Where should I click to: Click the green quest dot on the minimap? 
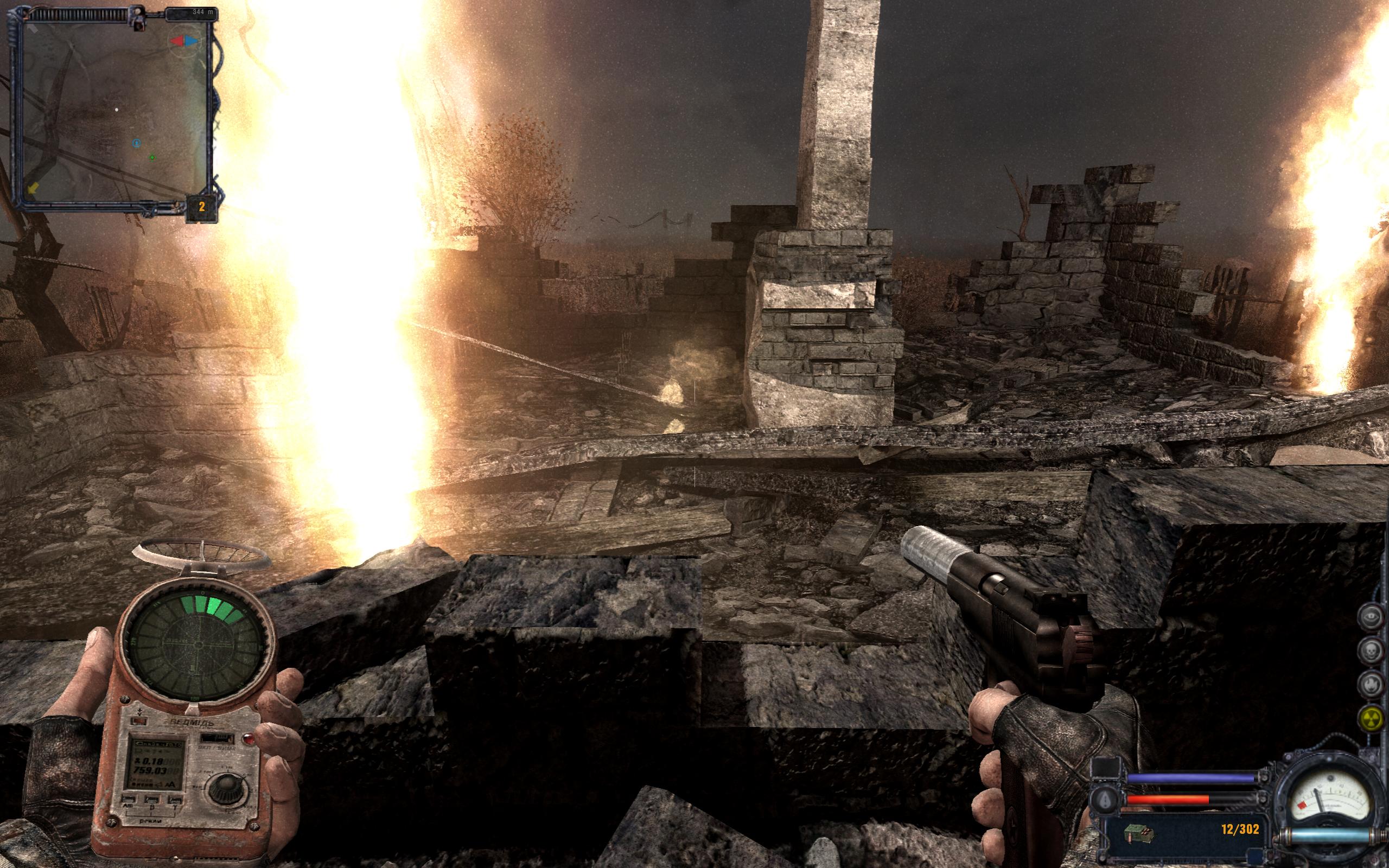pyautogui.click(x=153, y=159)
